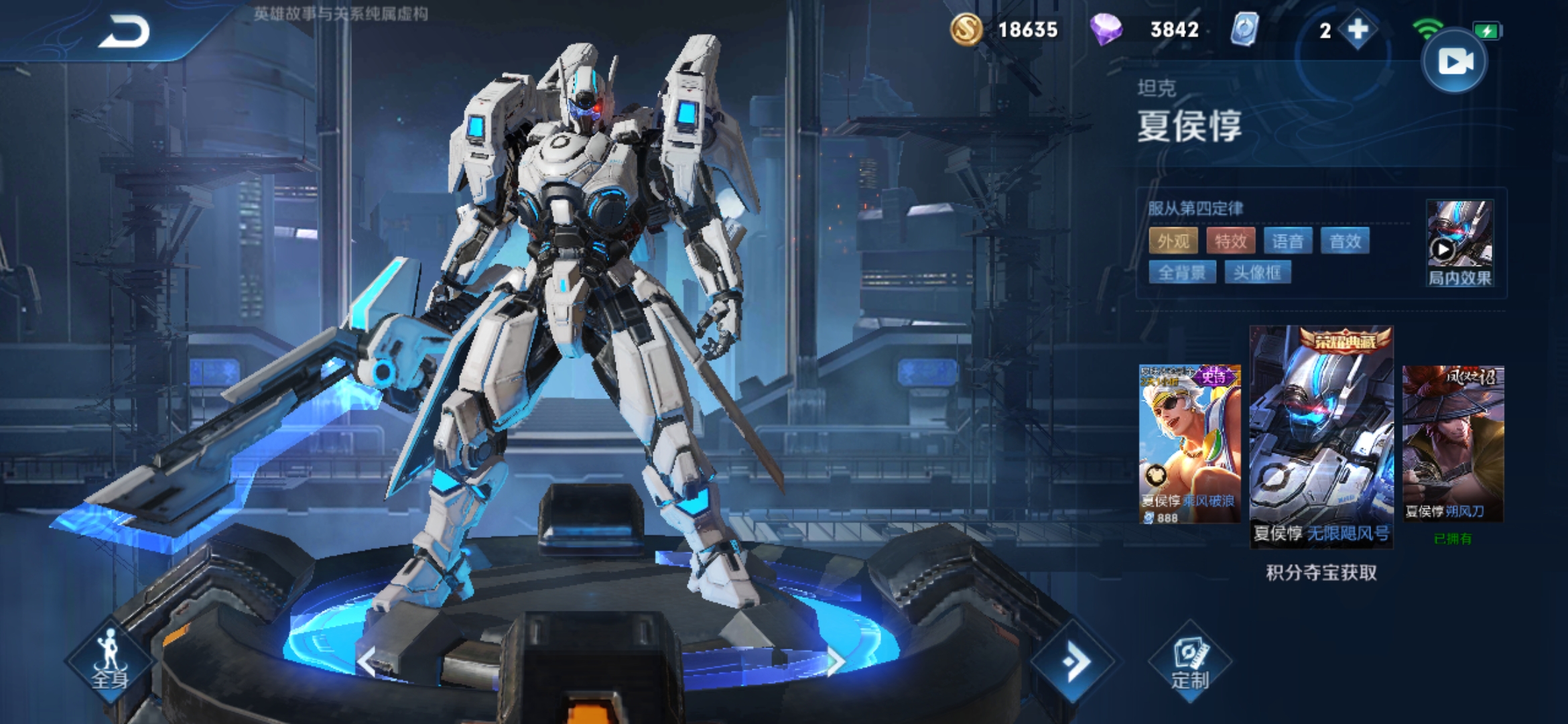
Task: Tap the purple diamond currency icon
Action: click(x=1106, y=30)
